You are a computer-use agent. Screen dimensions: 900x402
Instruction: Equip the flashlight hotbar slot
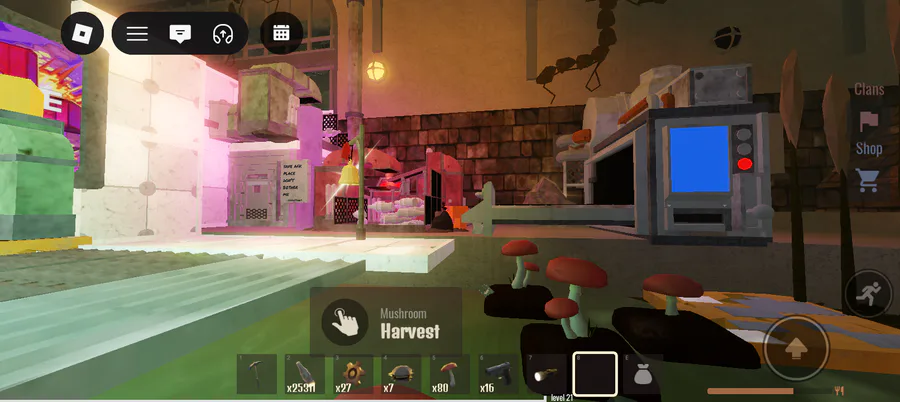click(x=547, y=374)
